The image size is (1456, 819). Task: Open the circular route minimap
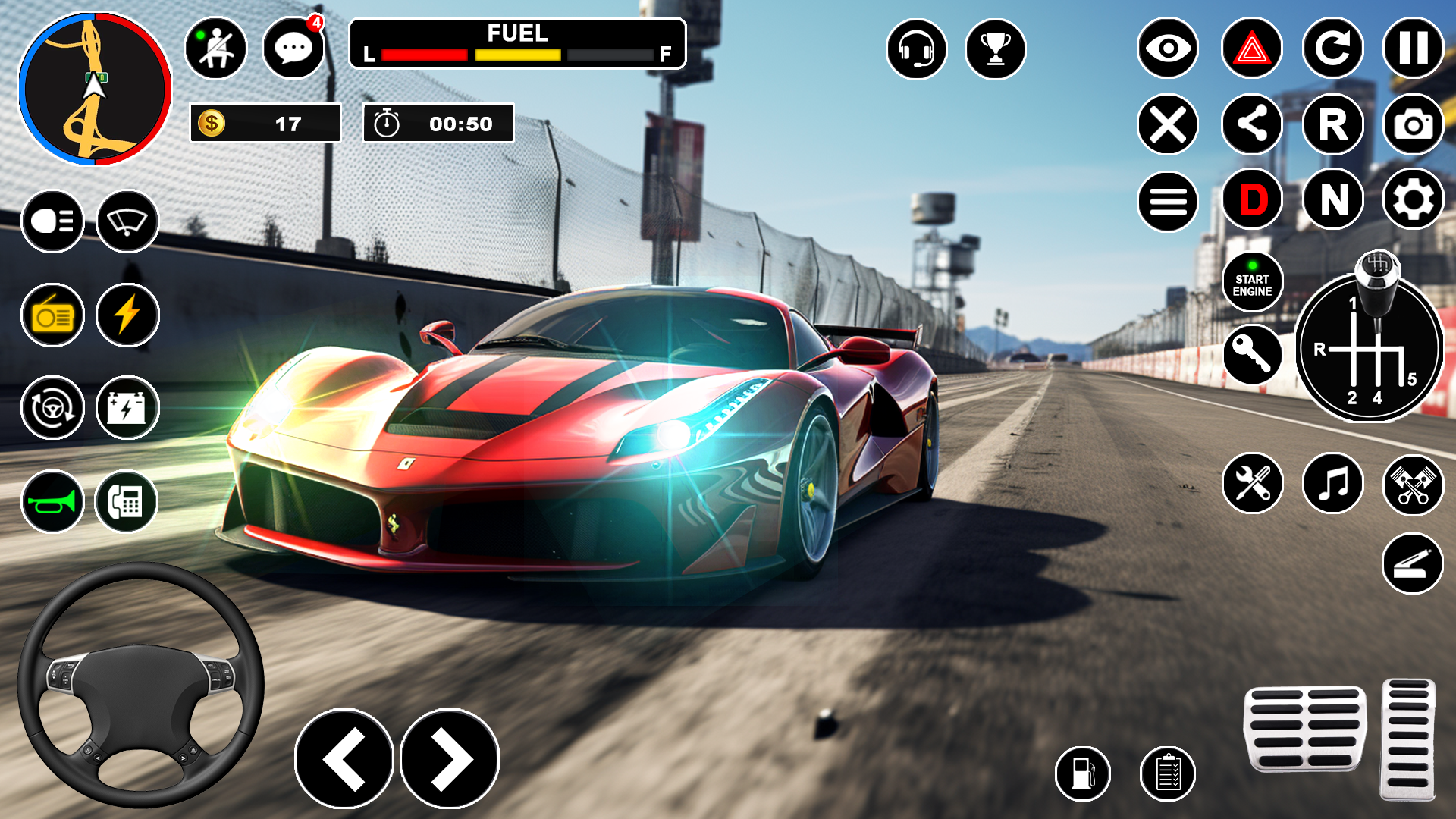(95, 88)
